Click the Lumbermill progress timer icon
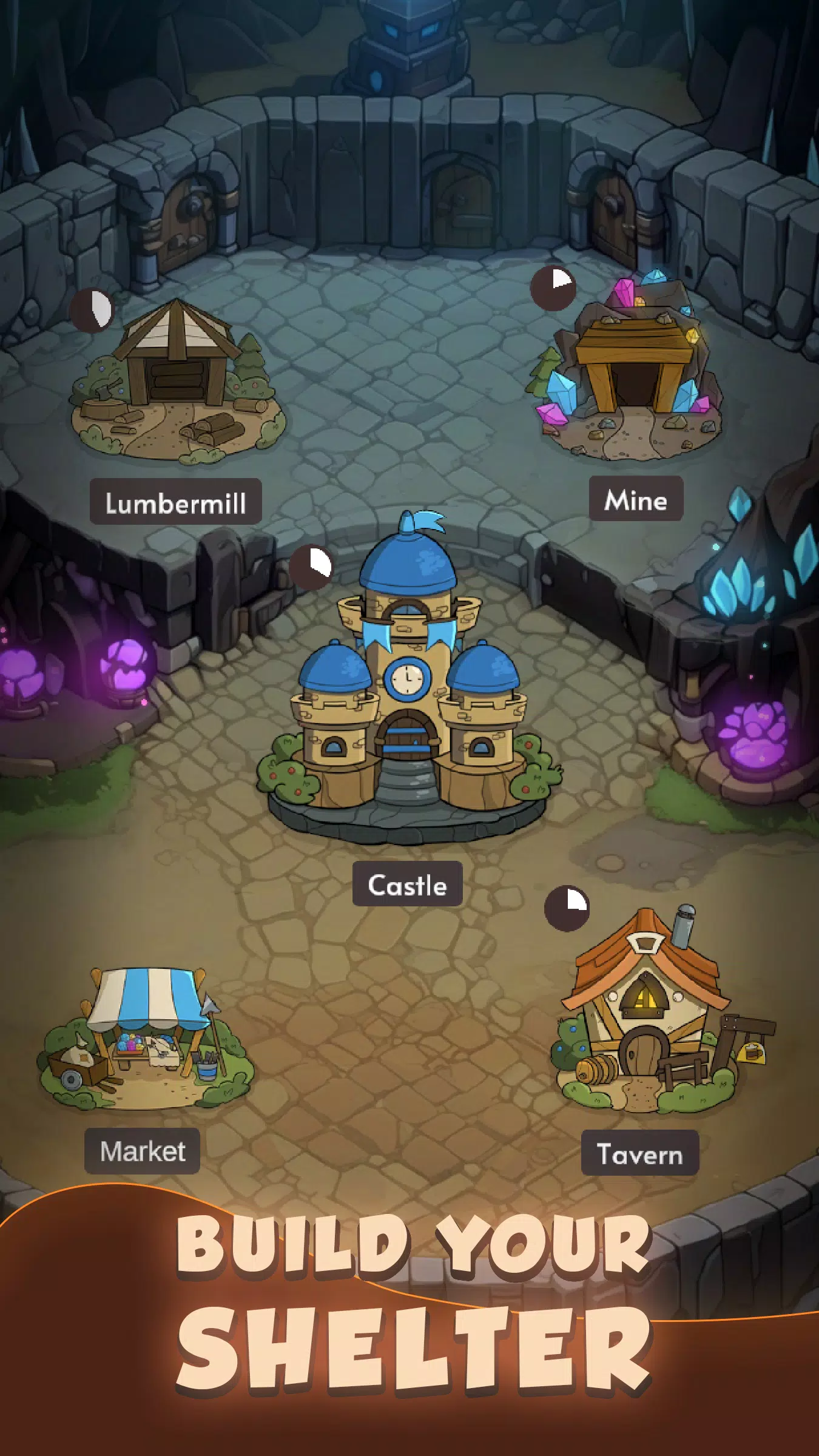The image size is (819, 1456). pyautogui.click(x=92, y=310)
